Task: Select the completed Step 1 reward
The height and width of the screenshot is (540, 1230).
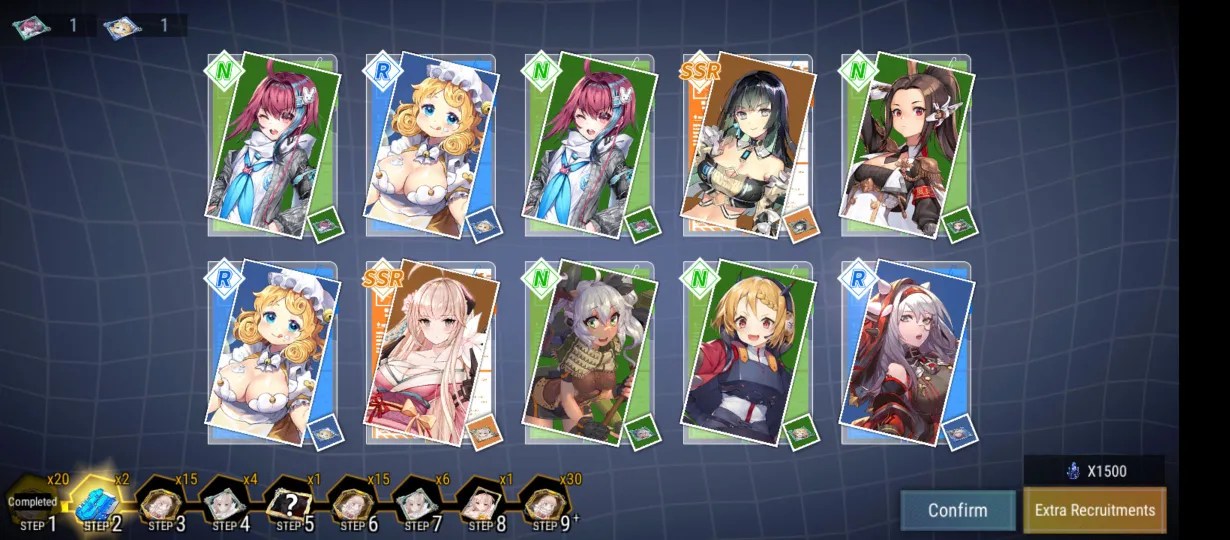Action: 36,505
